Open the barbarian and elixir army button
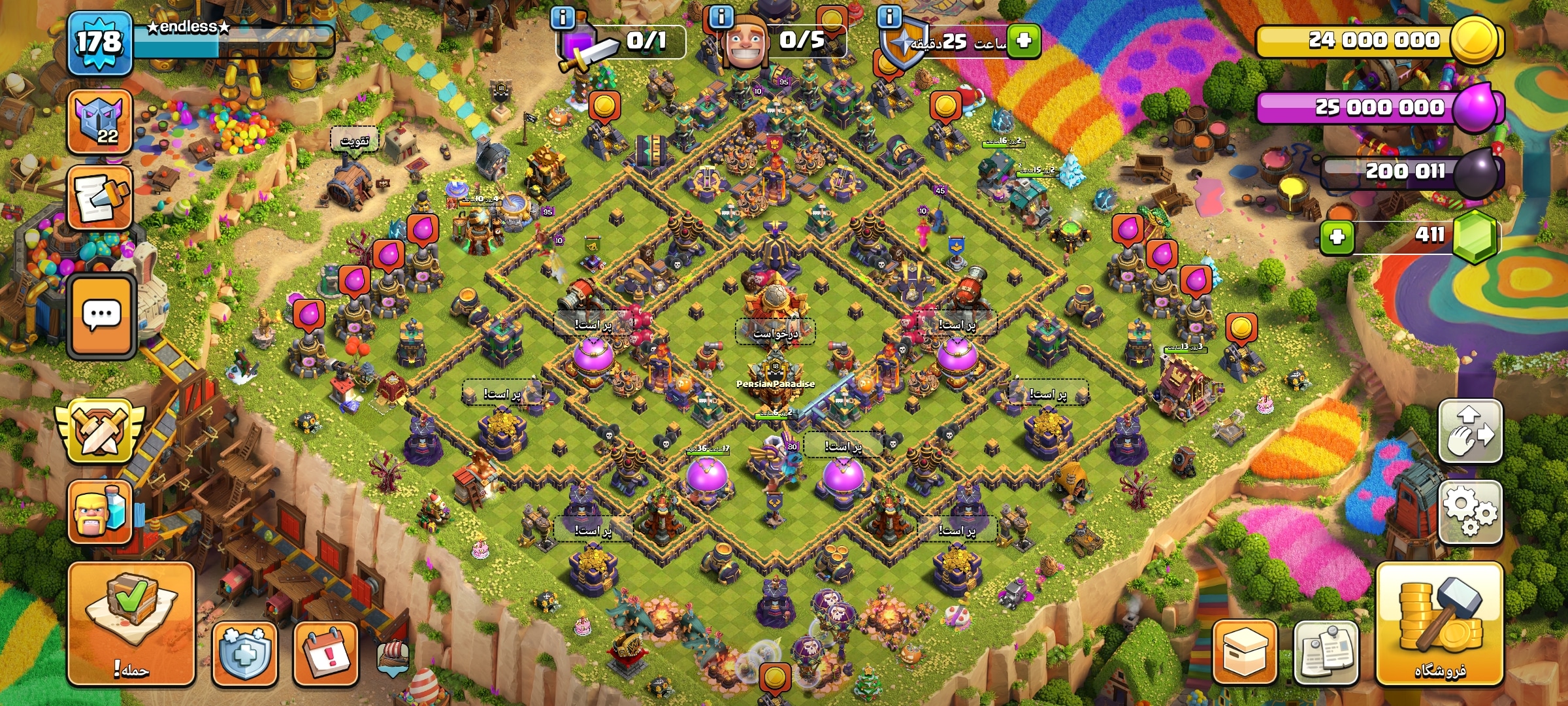1568x706 pixels. point(99,512)
